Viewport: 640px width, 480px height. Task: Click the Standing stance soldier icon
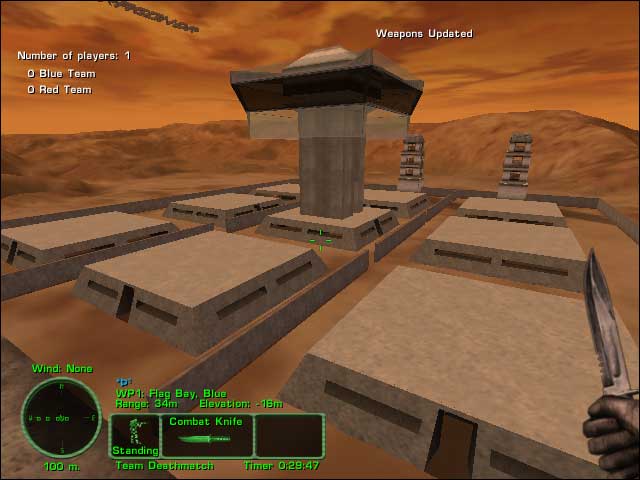[135, 432]
